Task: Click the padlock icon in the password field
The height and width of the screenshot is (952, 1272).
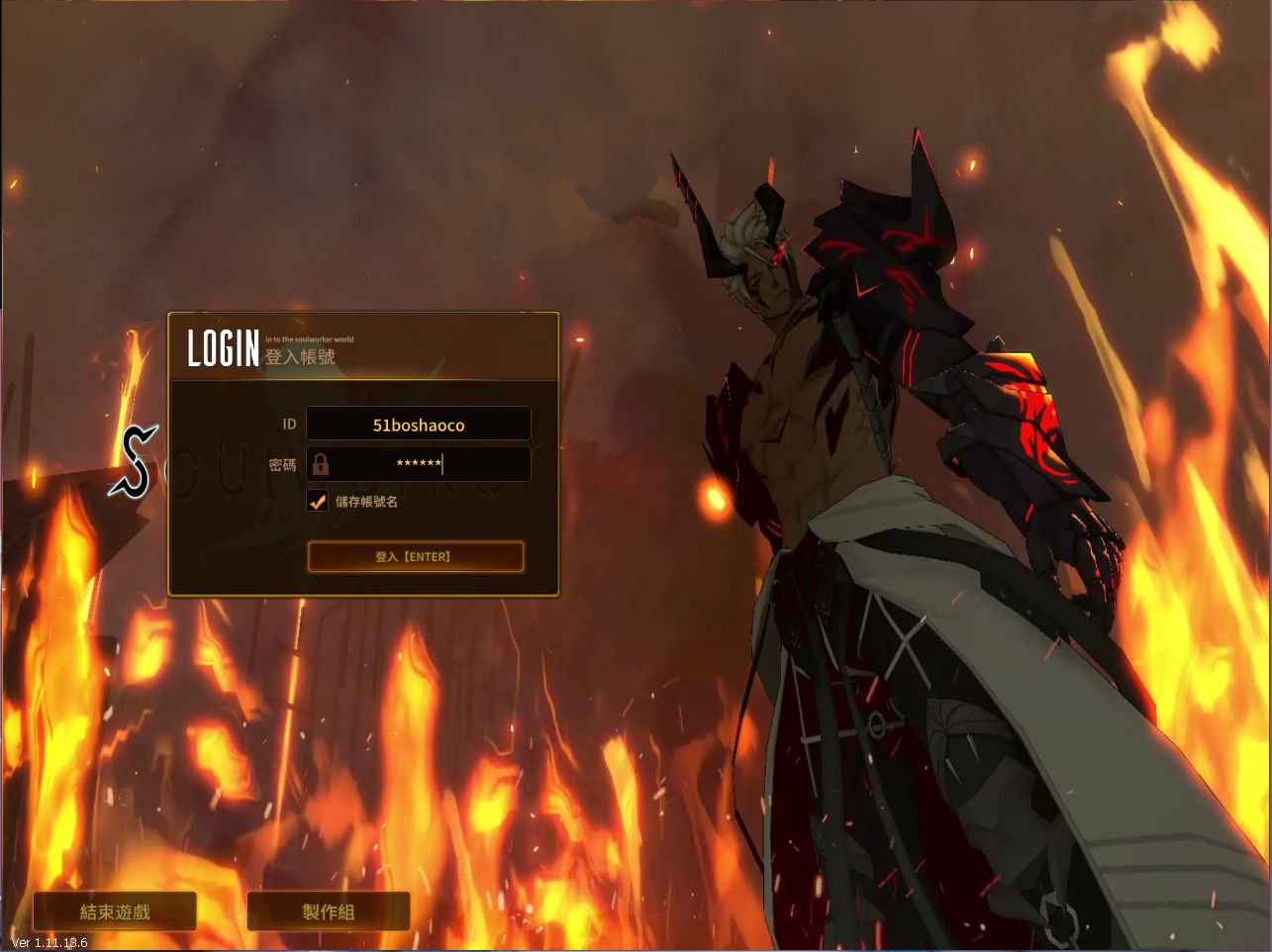Action: coord(322,464)
